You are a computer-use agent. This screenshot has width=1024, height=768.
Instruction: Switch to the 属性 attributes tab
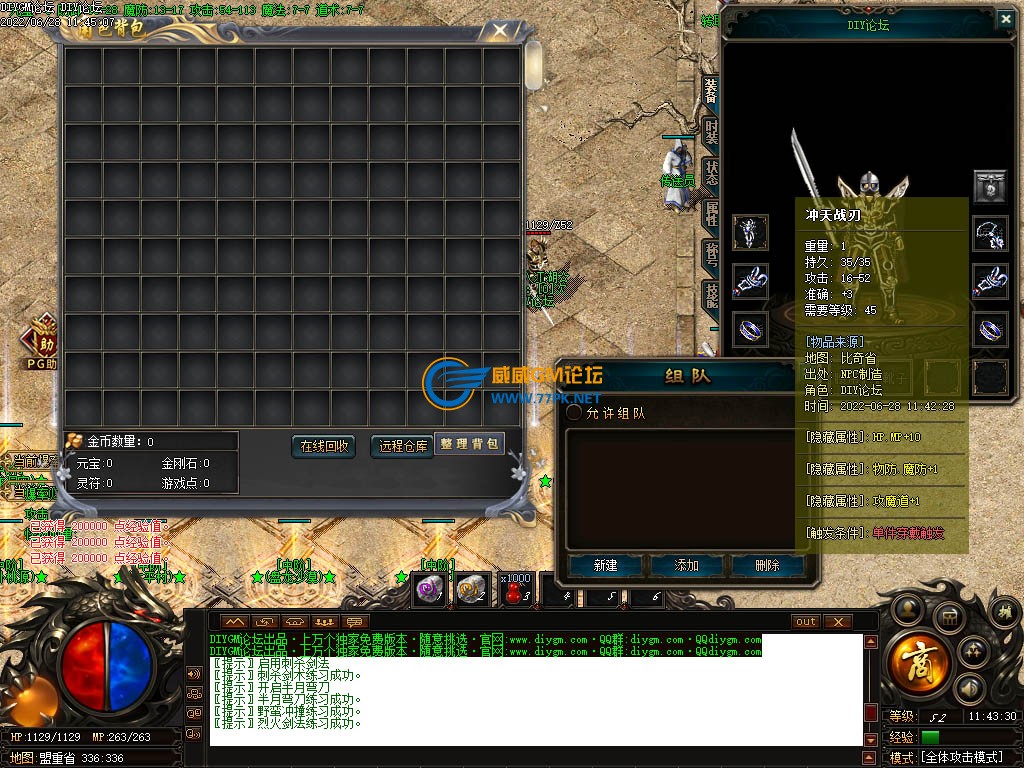point(711,212)
